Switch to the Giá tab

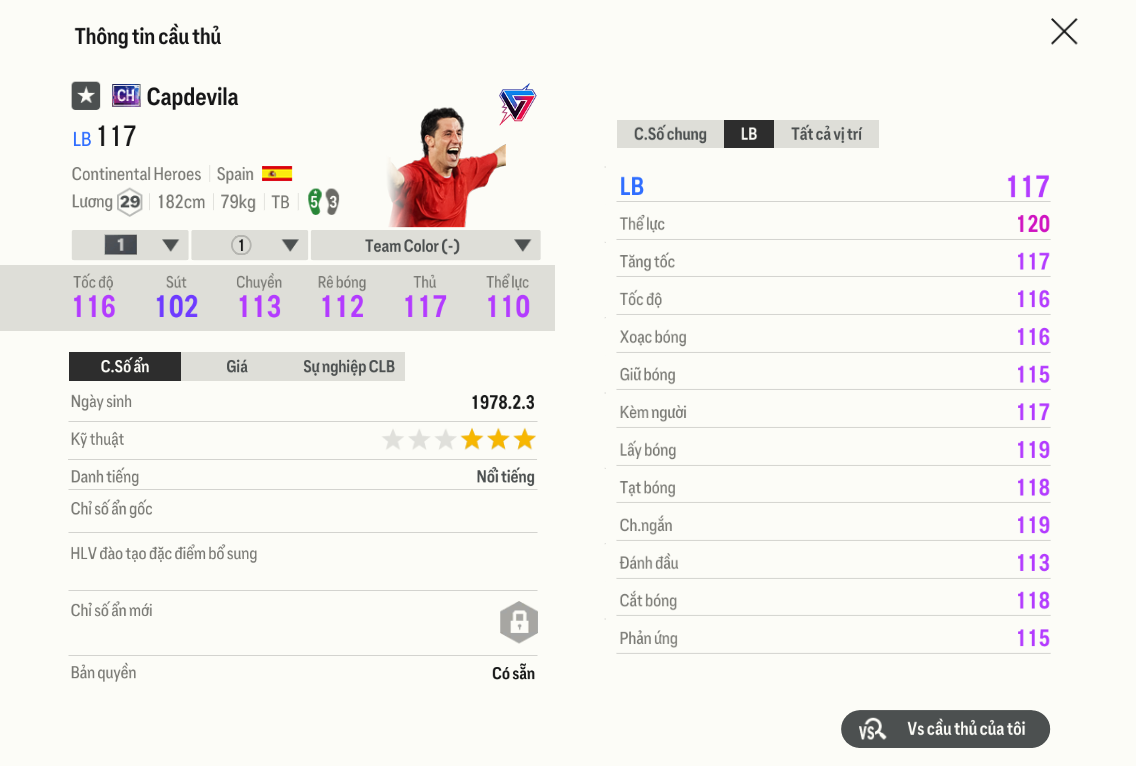237,367
